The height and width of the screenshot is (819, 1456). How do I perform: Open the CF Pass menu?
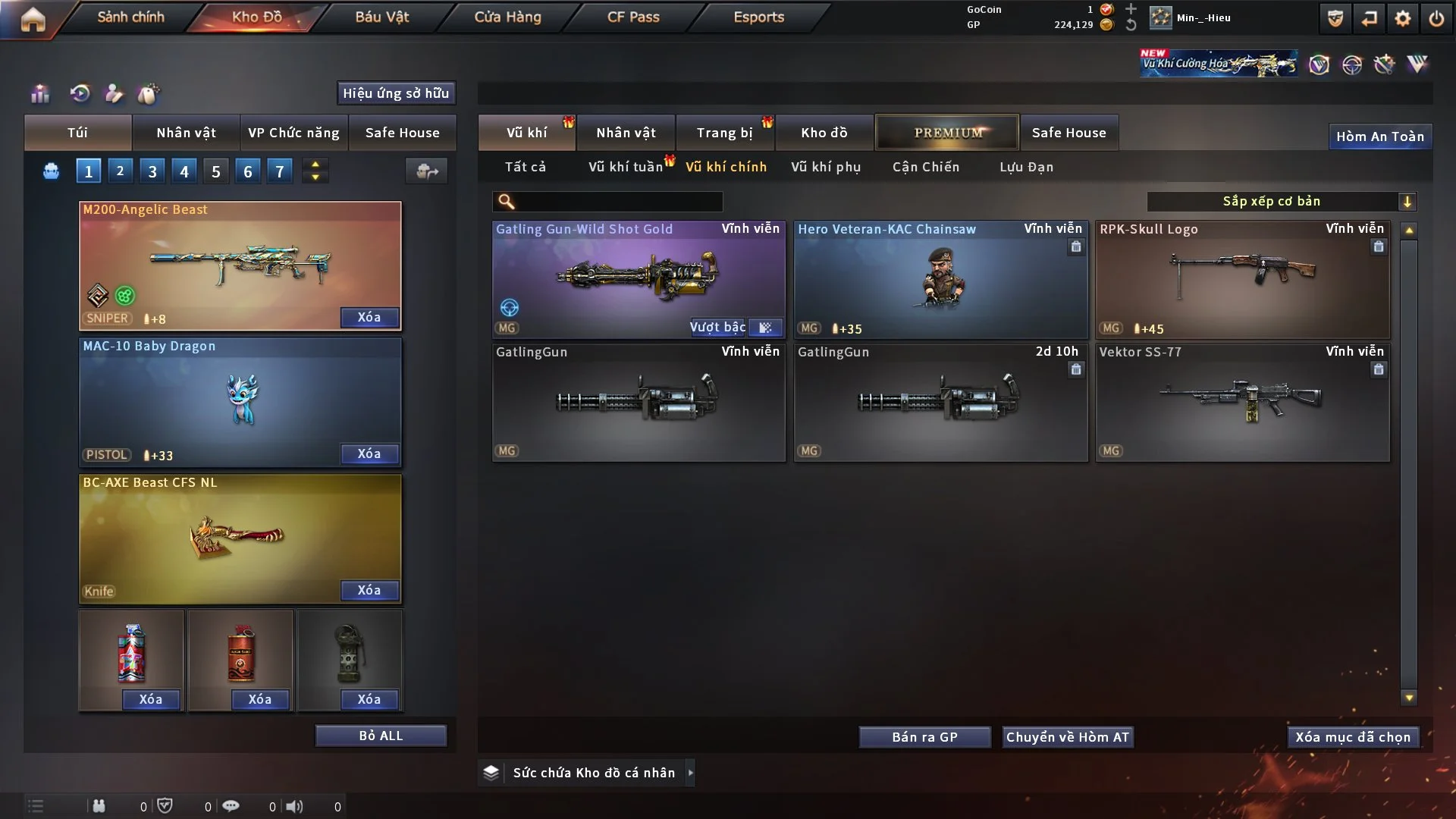pyautogui.click(x=633, y=17)
